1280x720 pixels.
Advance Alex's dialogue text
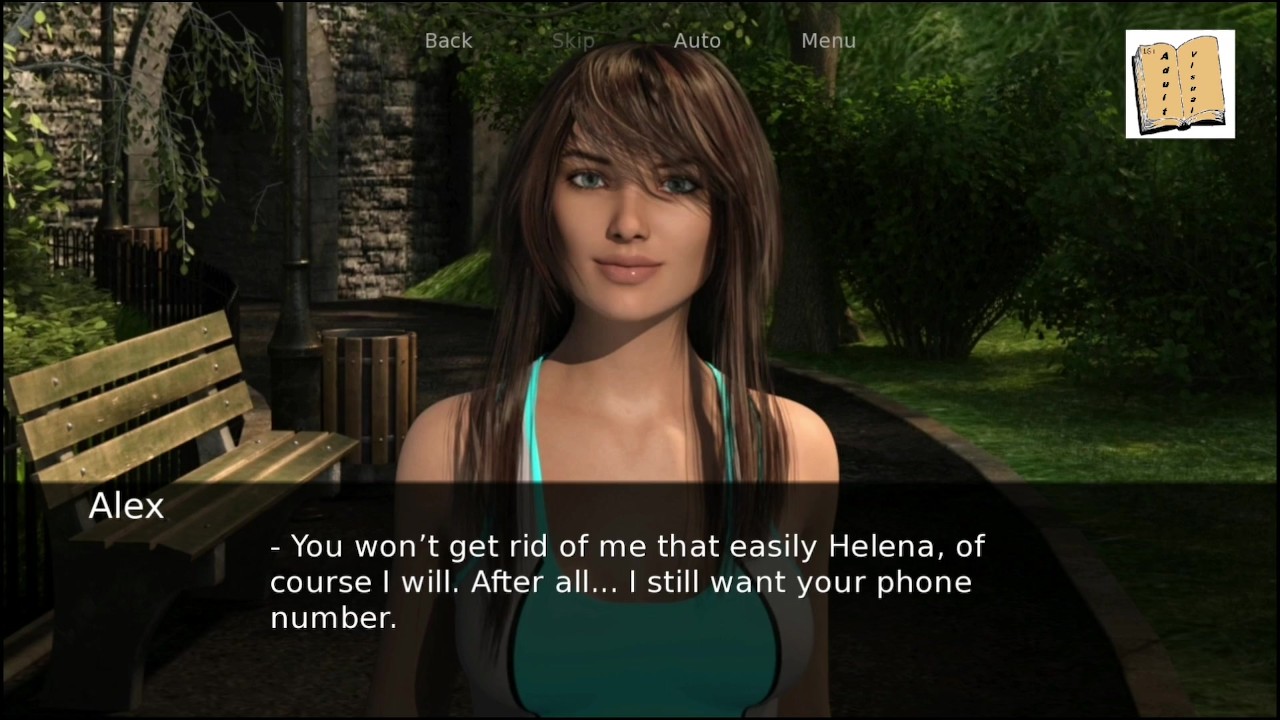click(x=628, y=582)
